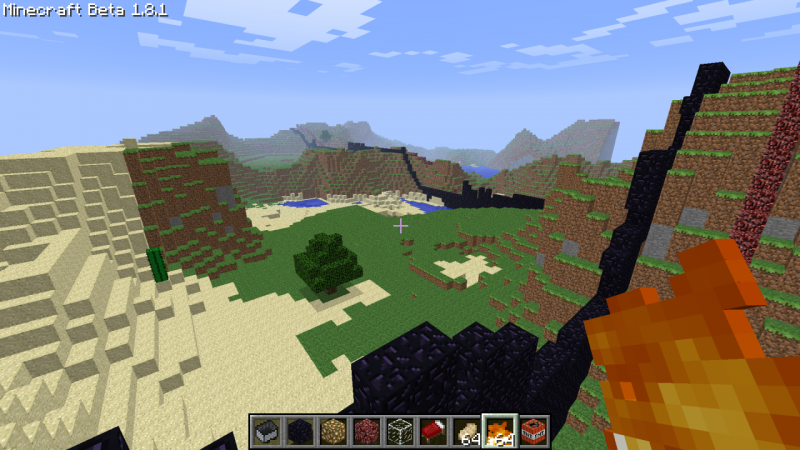Select the minecart hotbar slot
This screenshot has width=800, height=450.
pyautogui.click(x=266, y=432)
